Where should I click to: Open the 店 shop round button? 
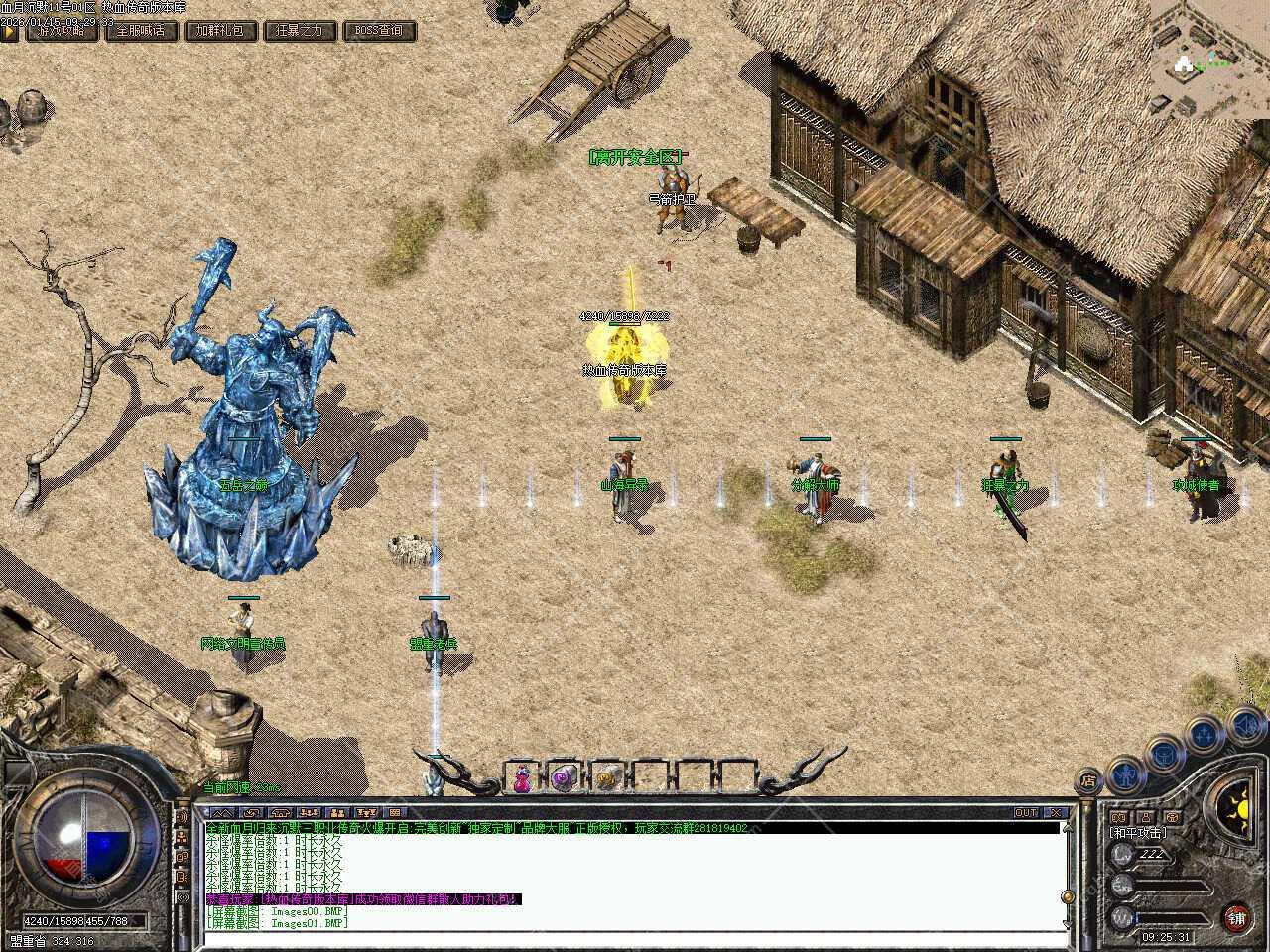pos(1088,779)
